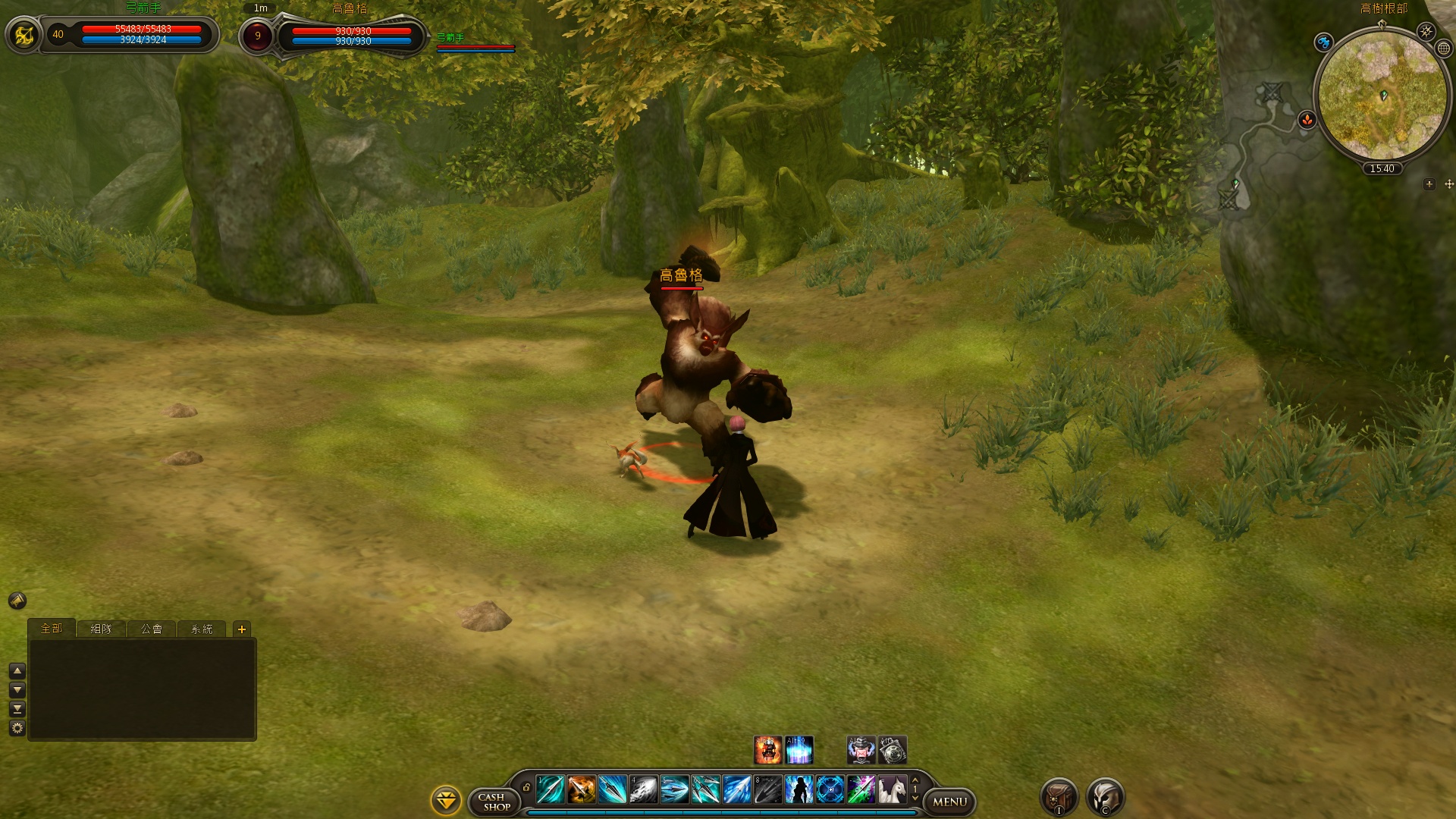Switch to the 組隊 party chat tab
This screenshot has width=1456, height=819.
coord(101,629)
